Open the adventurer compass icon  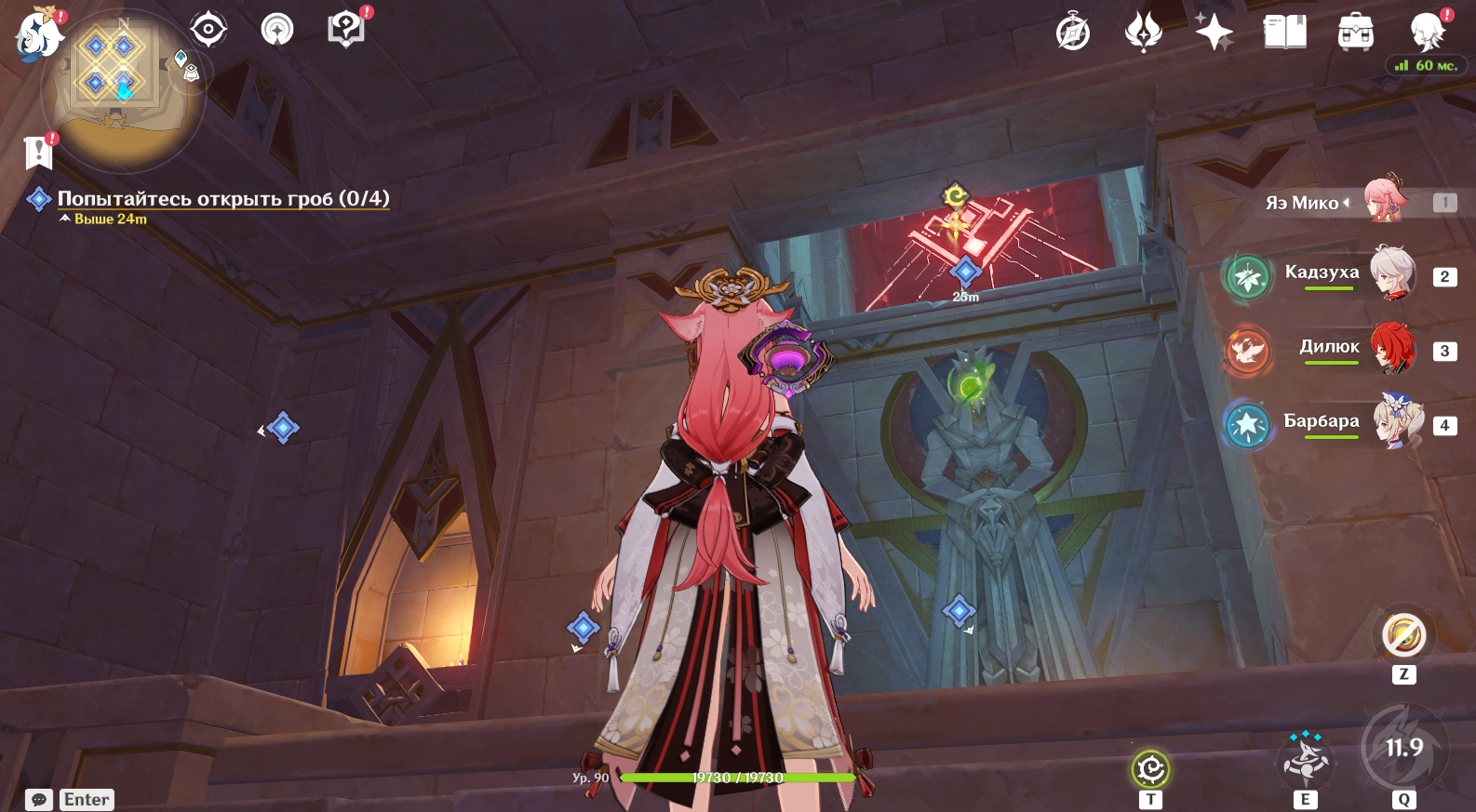(1073, 33)
